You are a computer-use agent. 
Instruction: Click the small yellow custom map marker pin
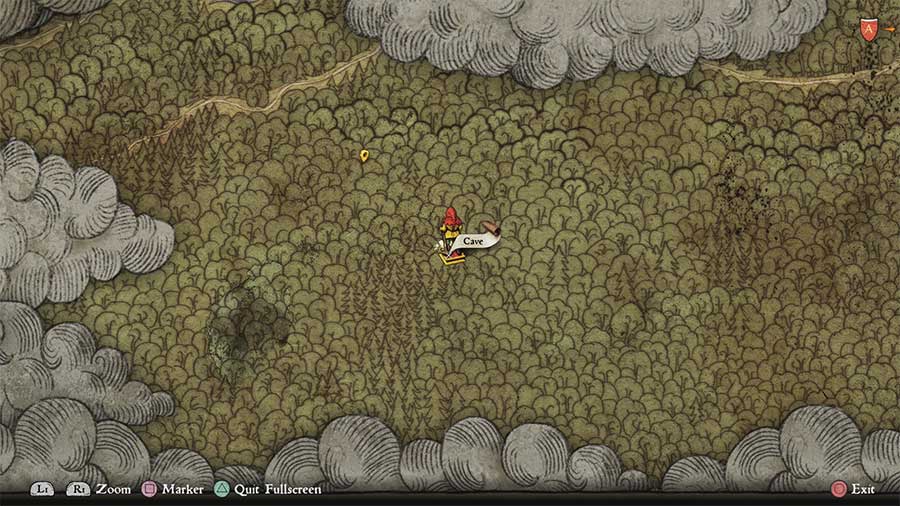[364, 155]
